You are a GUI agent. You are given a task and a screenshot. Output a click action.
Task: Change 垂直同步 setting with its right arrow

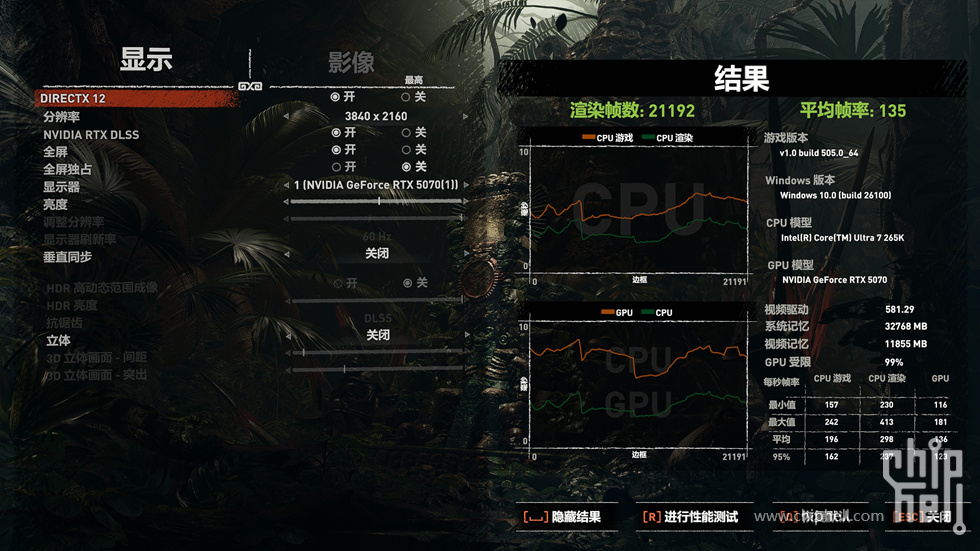(467, 254)
